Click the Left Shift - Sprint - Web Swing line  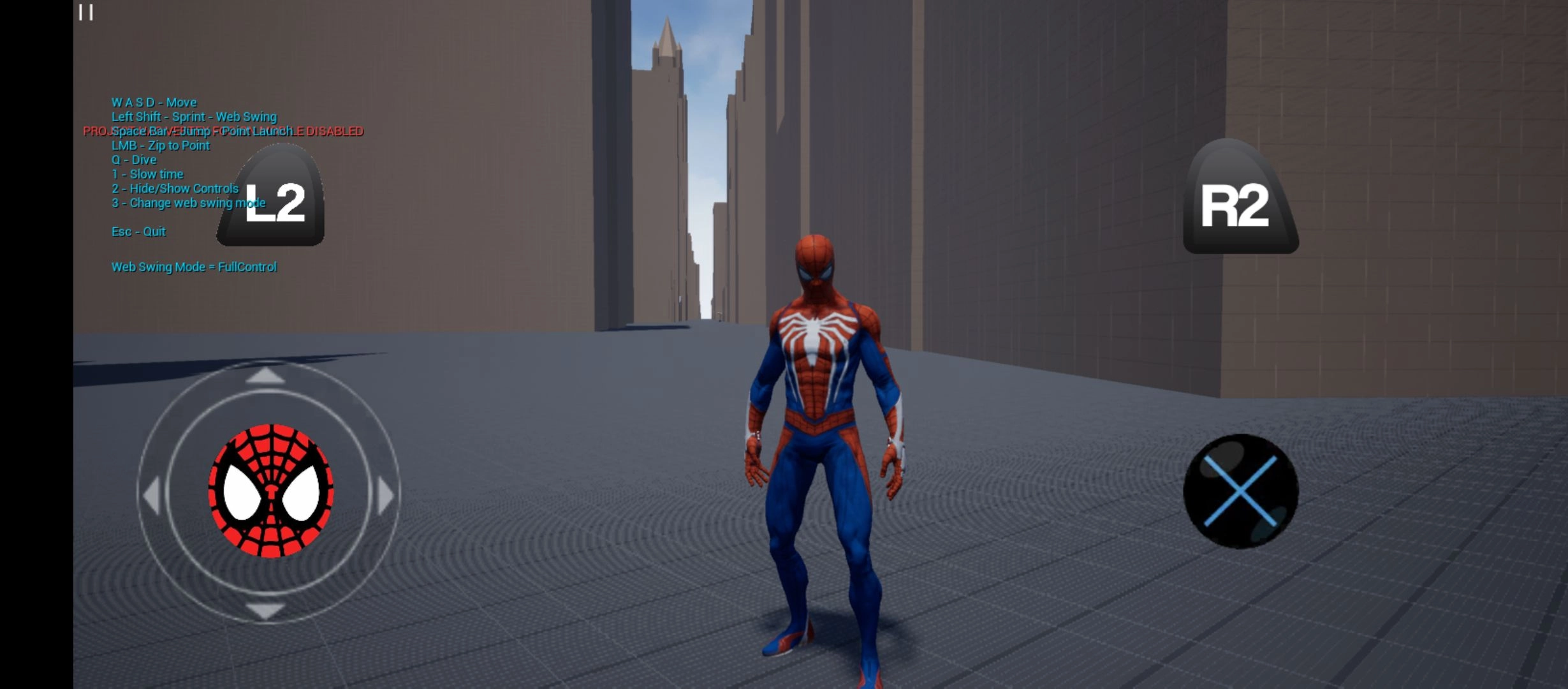(x=194, y=117)
